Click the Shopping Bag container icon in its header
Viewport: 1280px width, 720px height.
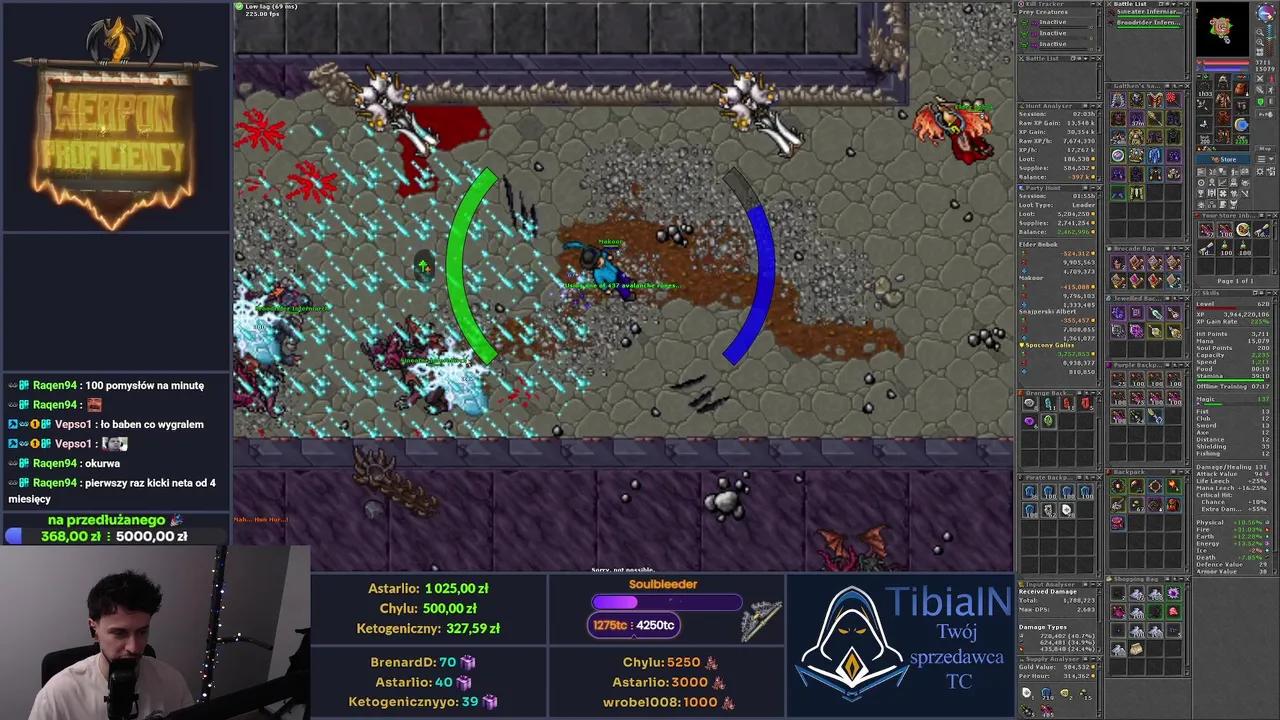(1109, 579)
